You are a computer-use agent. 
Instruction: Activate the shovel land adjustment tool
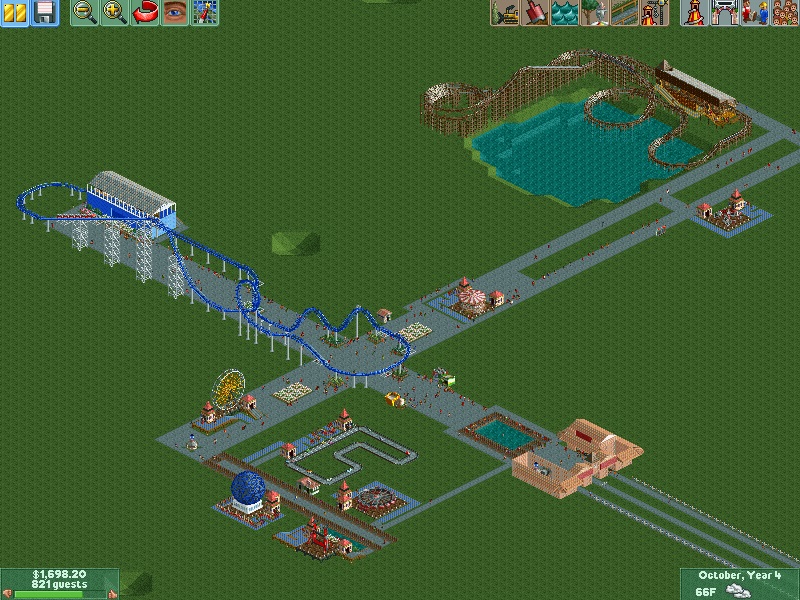[x=535, y=12]
